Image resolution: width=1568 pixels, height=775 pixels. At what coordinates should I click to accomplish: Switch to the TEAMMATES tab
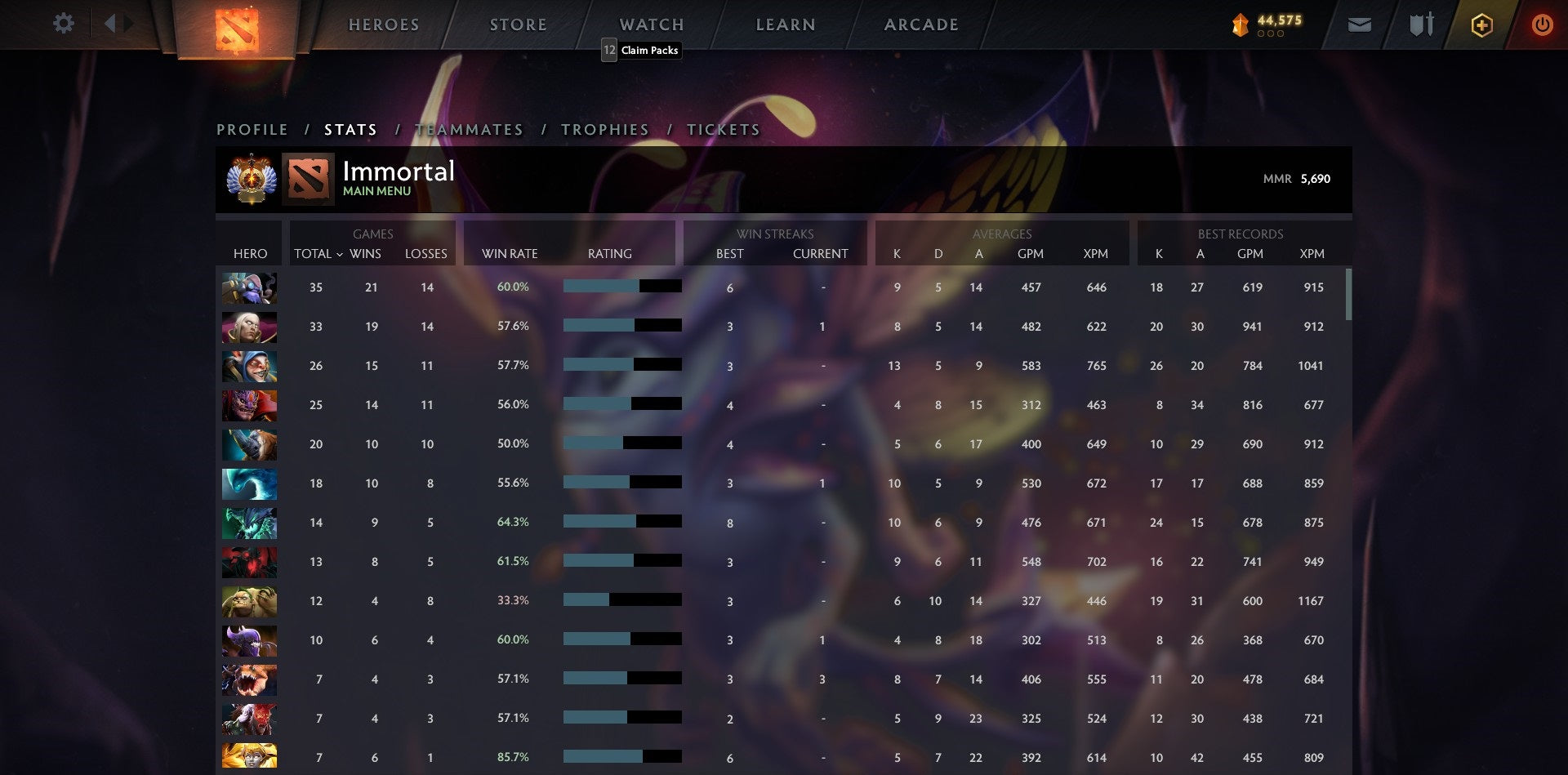[x=470, y=129]
